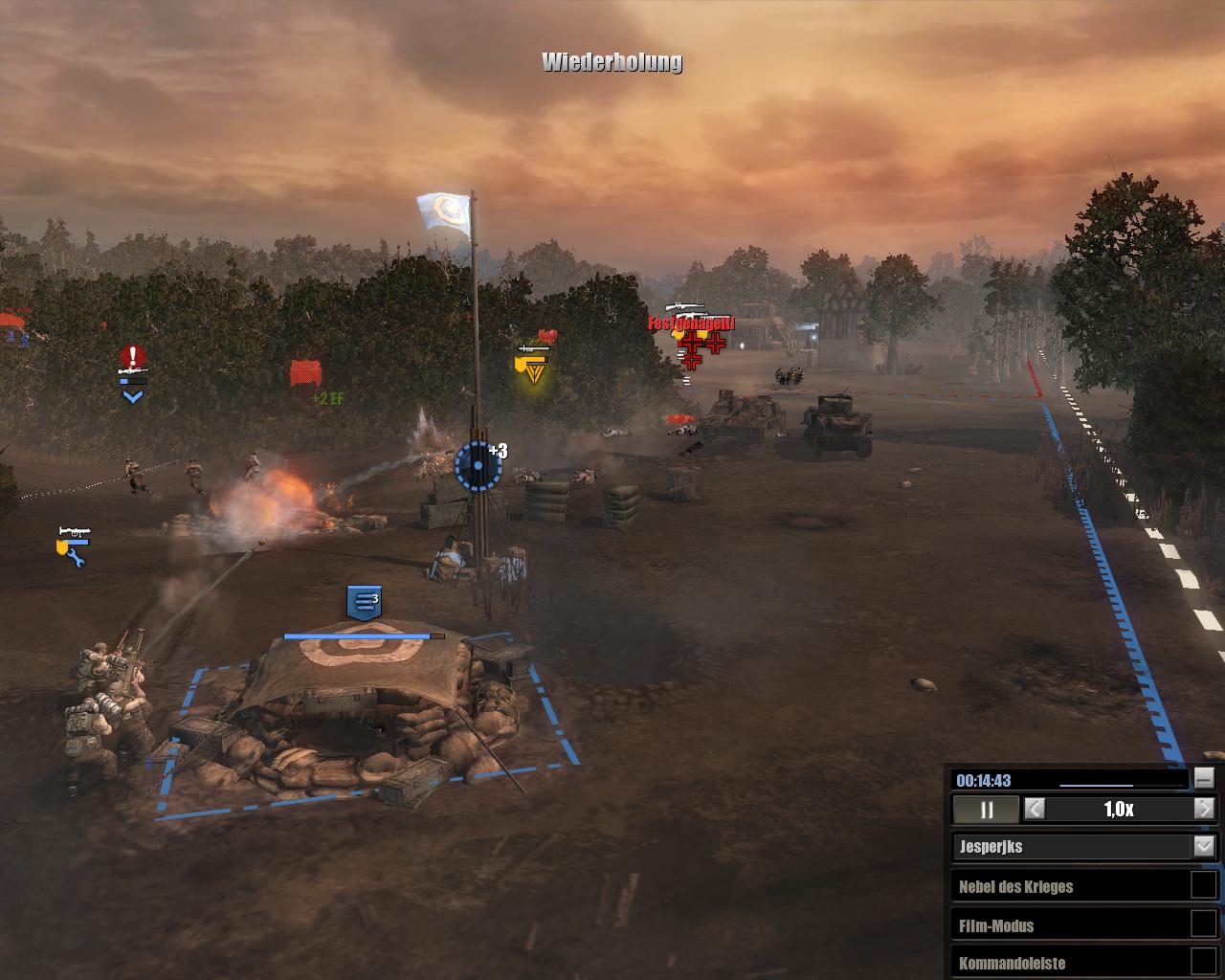Minimize the replay control panel
Image resolution: width=1225 pixels, height=980 pixels.
coord(1204,778)
